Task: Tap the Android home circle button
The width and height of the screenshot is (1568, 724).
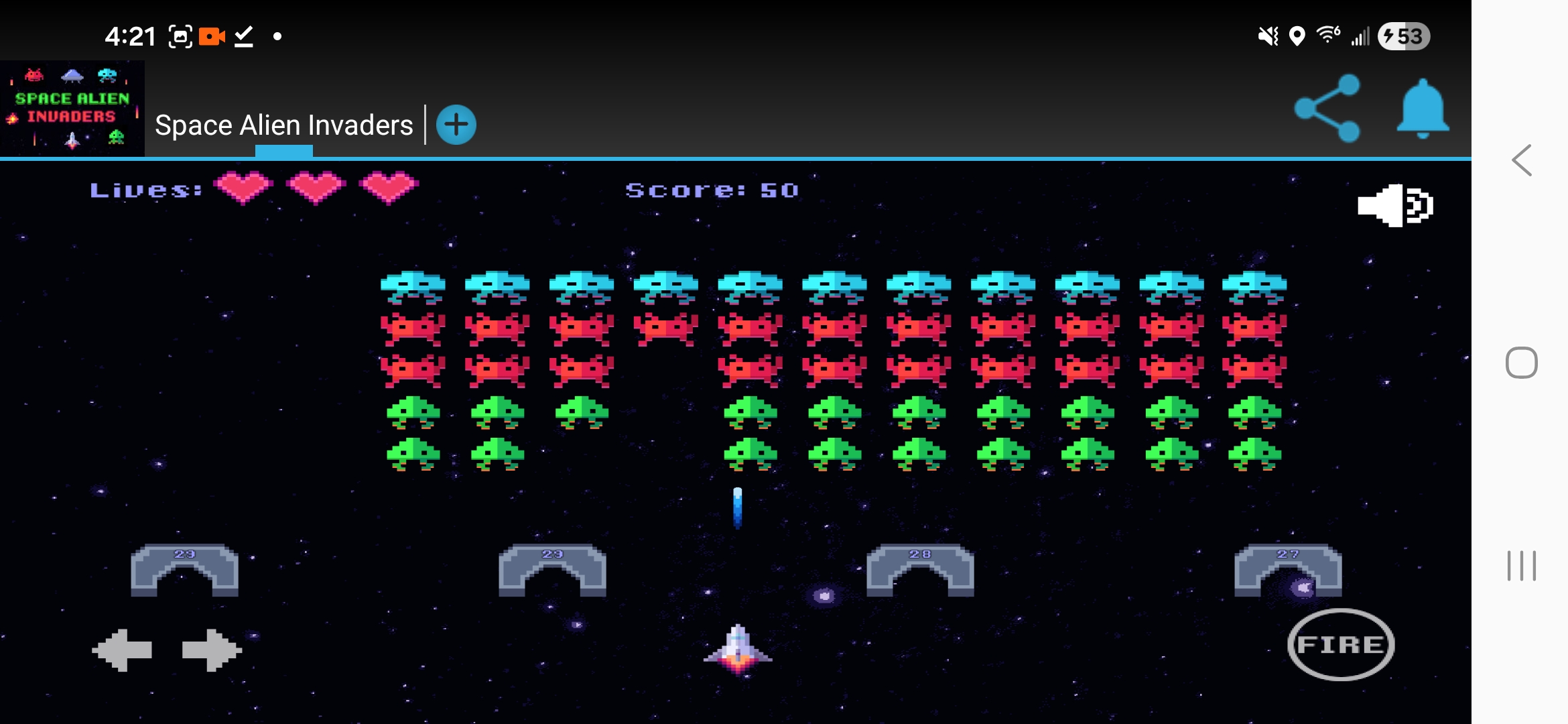Action: [1522, 363]
